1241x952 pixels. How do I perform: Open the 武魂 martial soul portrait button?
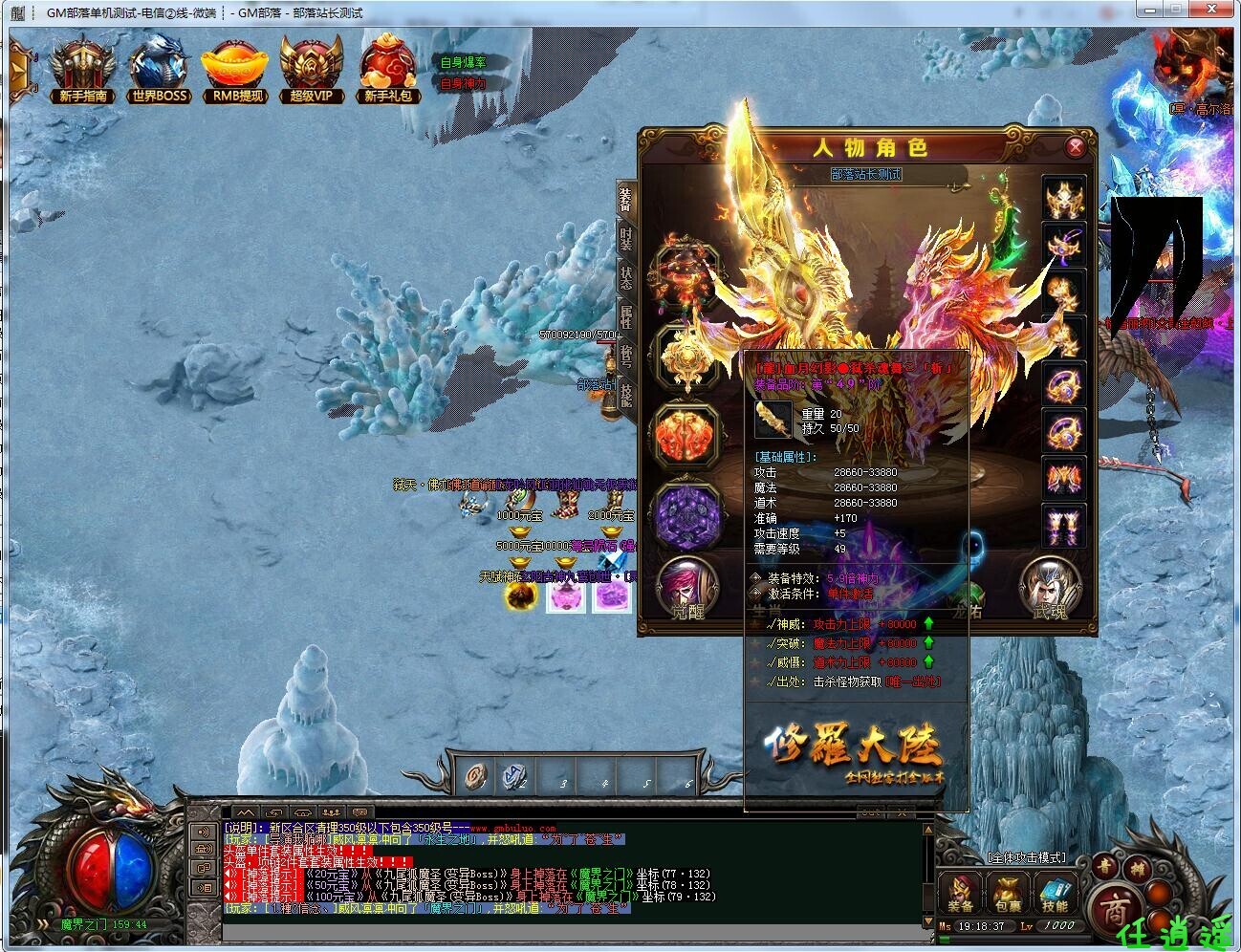coord(1049,585)
